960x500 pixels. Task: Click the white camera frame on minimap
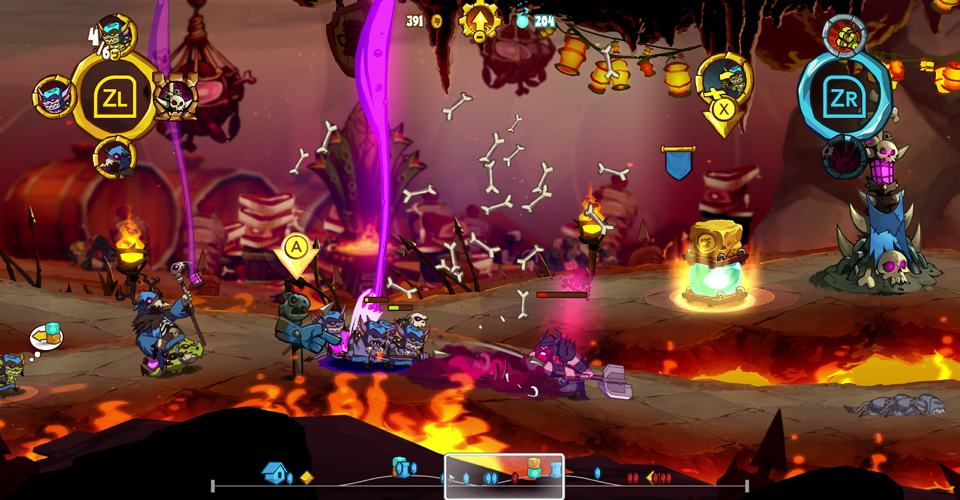[504, 476]
